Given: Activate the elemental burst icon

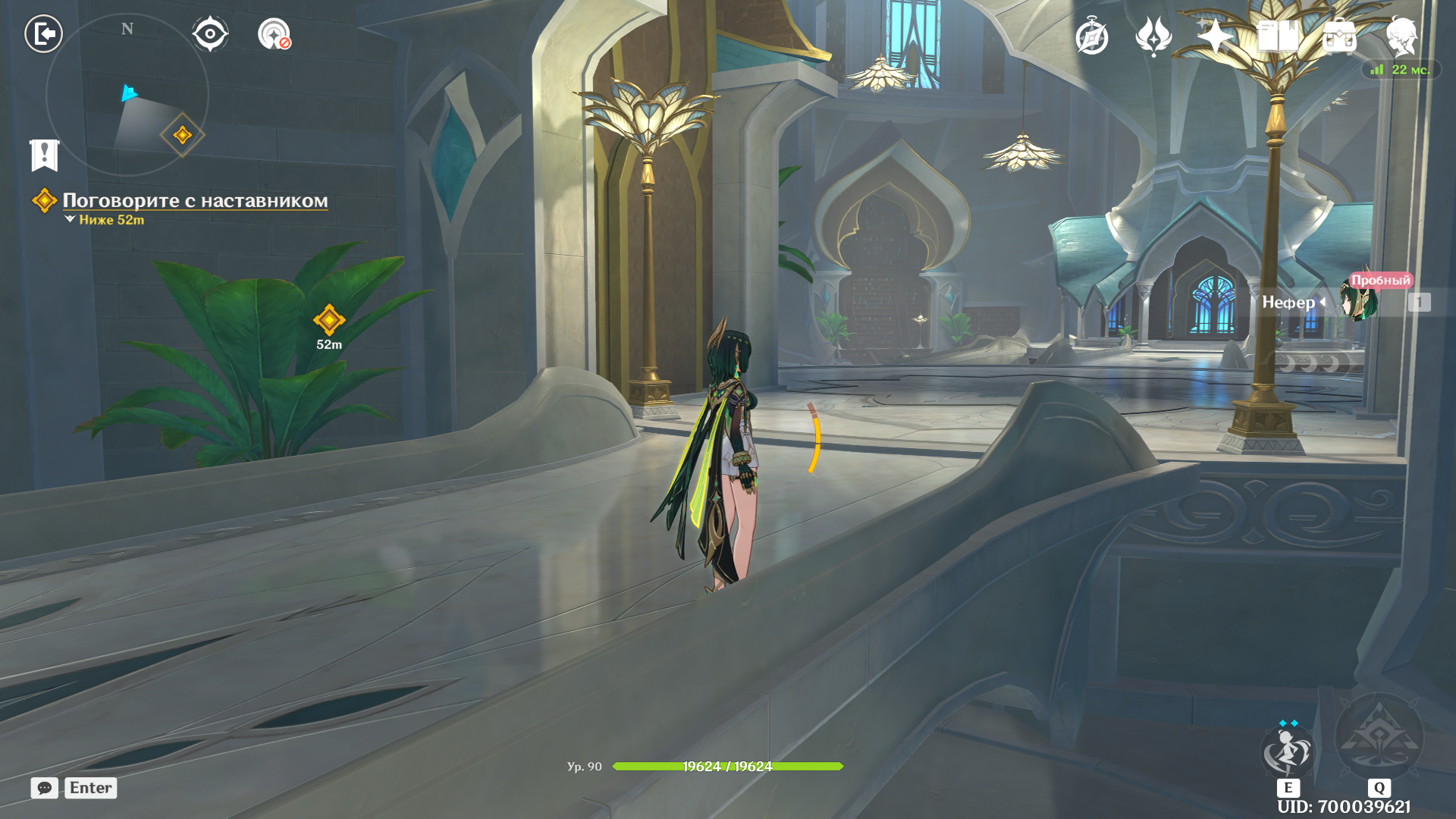Looking at the screenshot, I should tap(1379, 737).
